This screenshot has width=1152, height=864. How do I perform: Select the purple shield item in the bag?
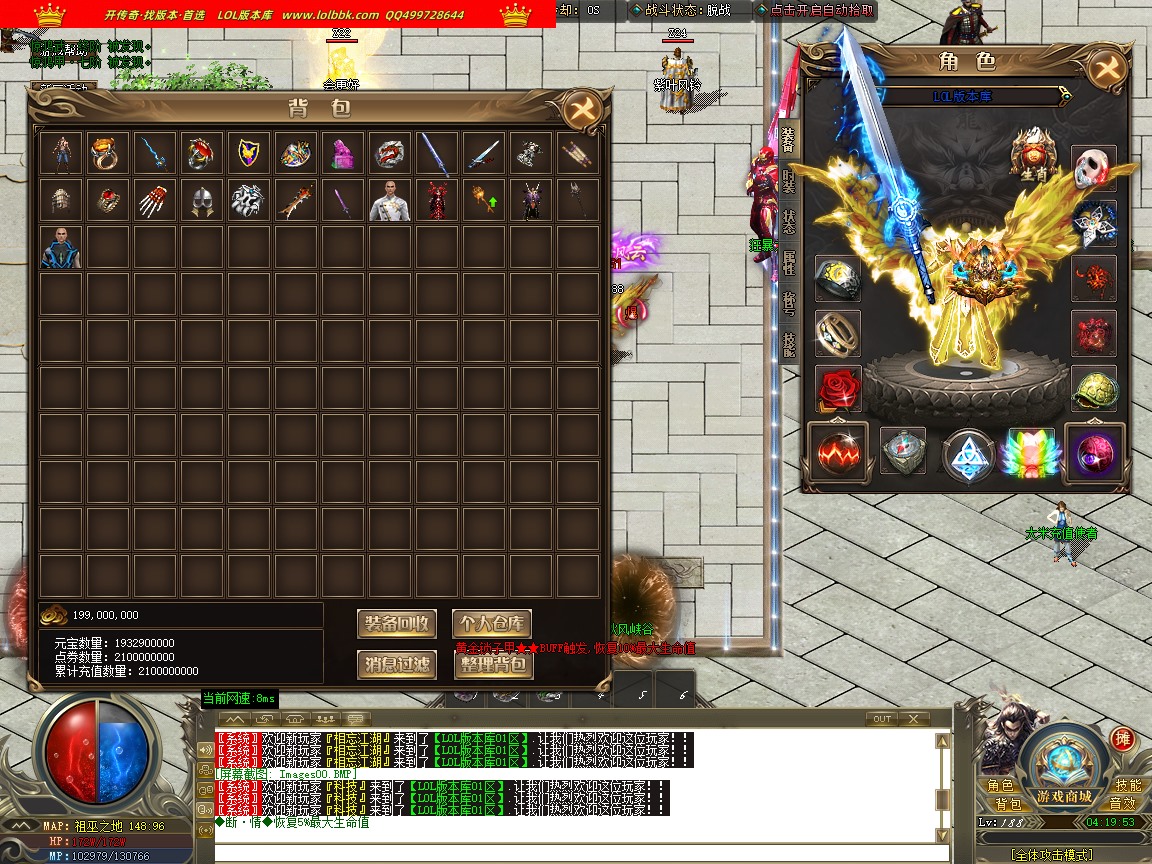248,153
